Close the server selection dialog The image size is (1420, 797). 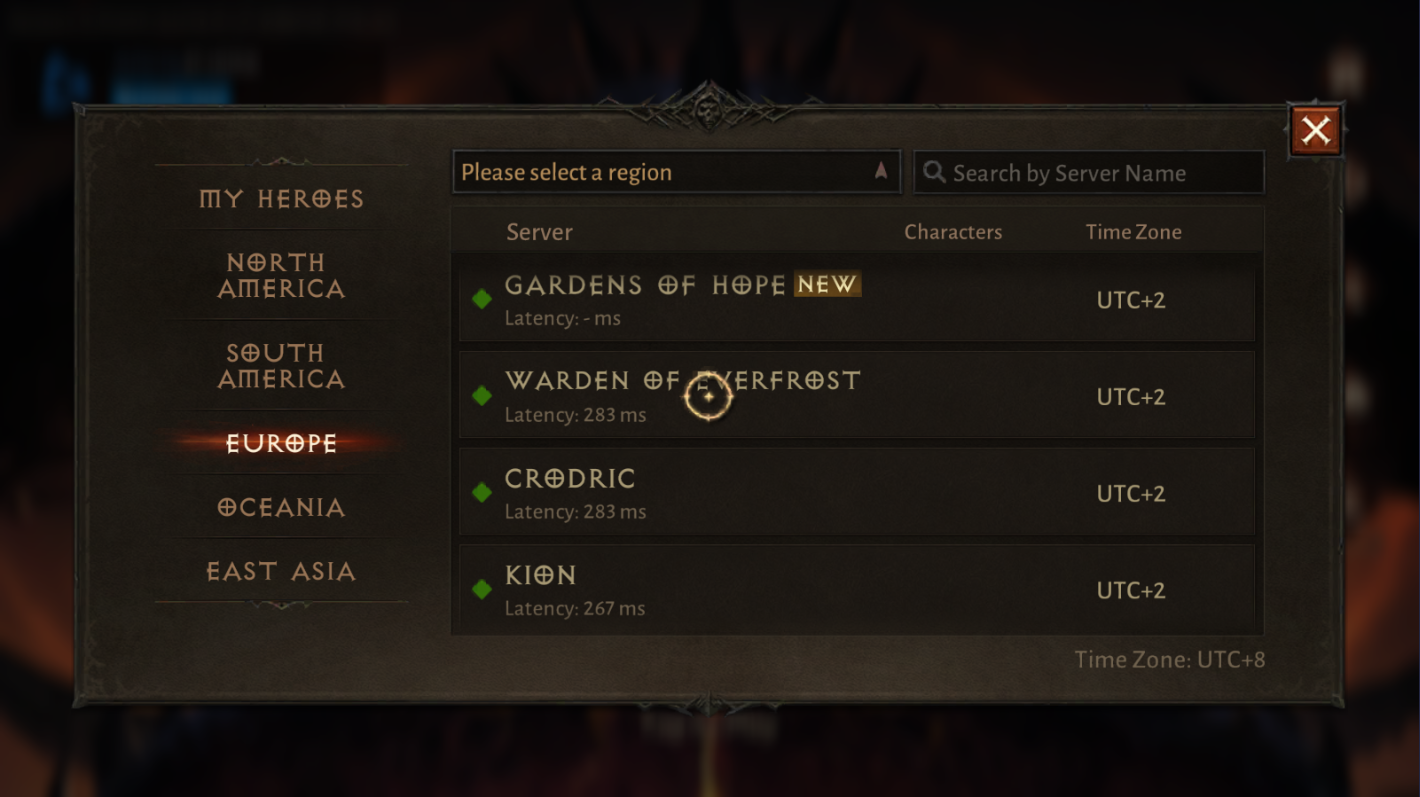click(1316, 129)
